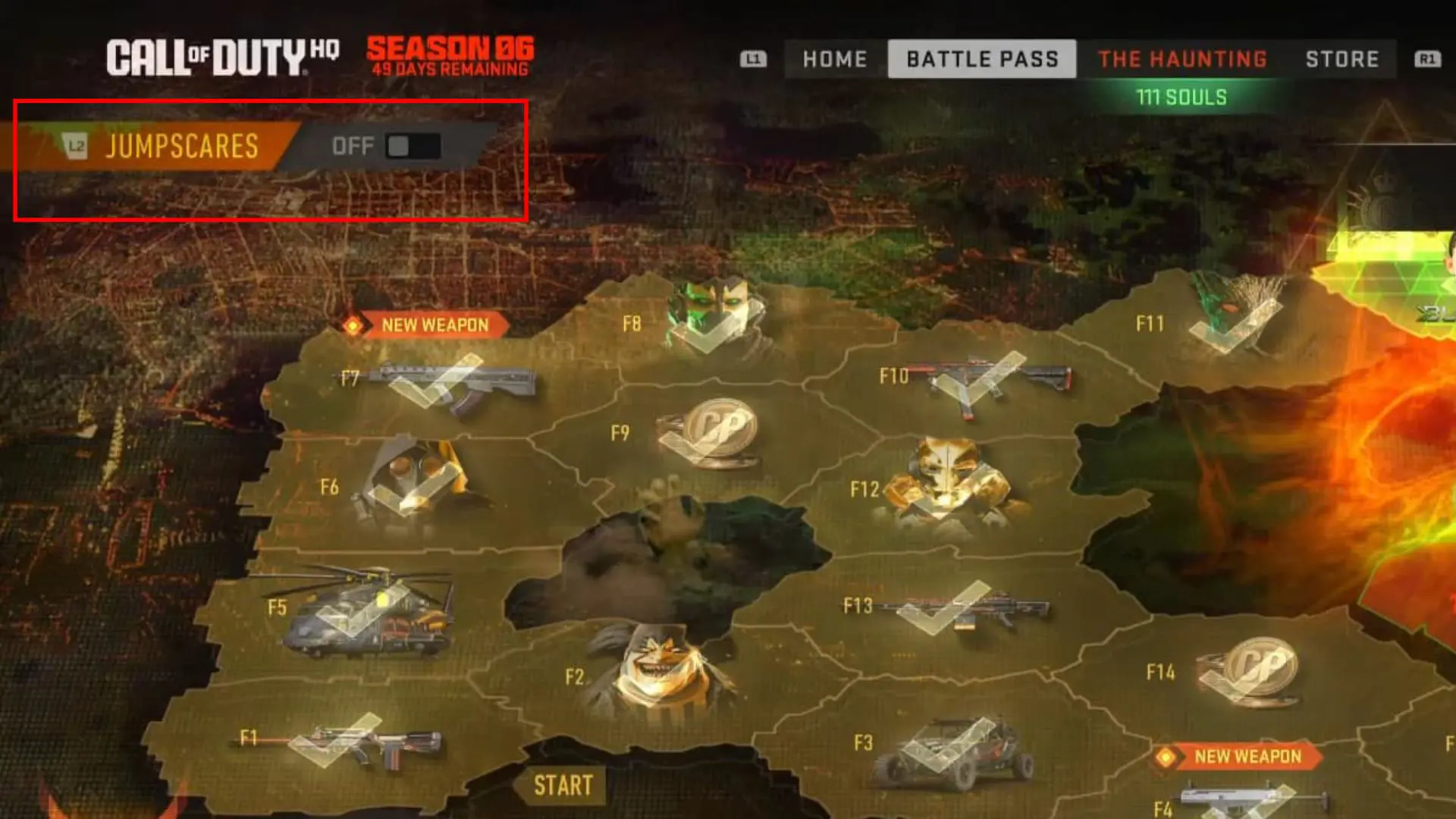Image resolution: width=1456 pixels, height=819 pixels.
Task: Click the 111 Souls counter
Action: pyautogui.click(x=1183, y=97)
